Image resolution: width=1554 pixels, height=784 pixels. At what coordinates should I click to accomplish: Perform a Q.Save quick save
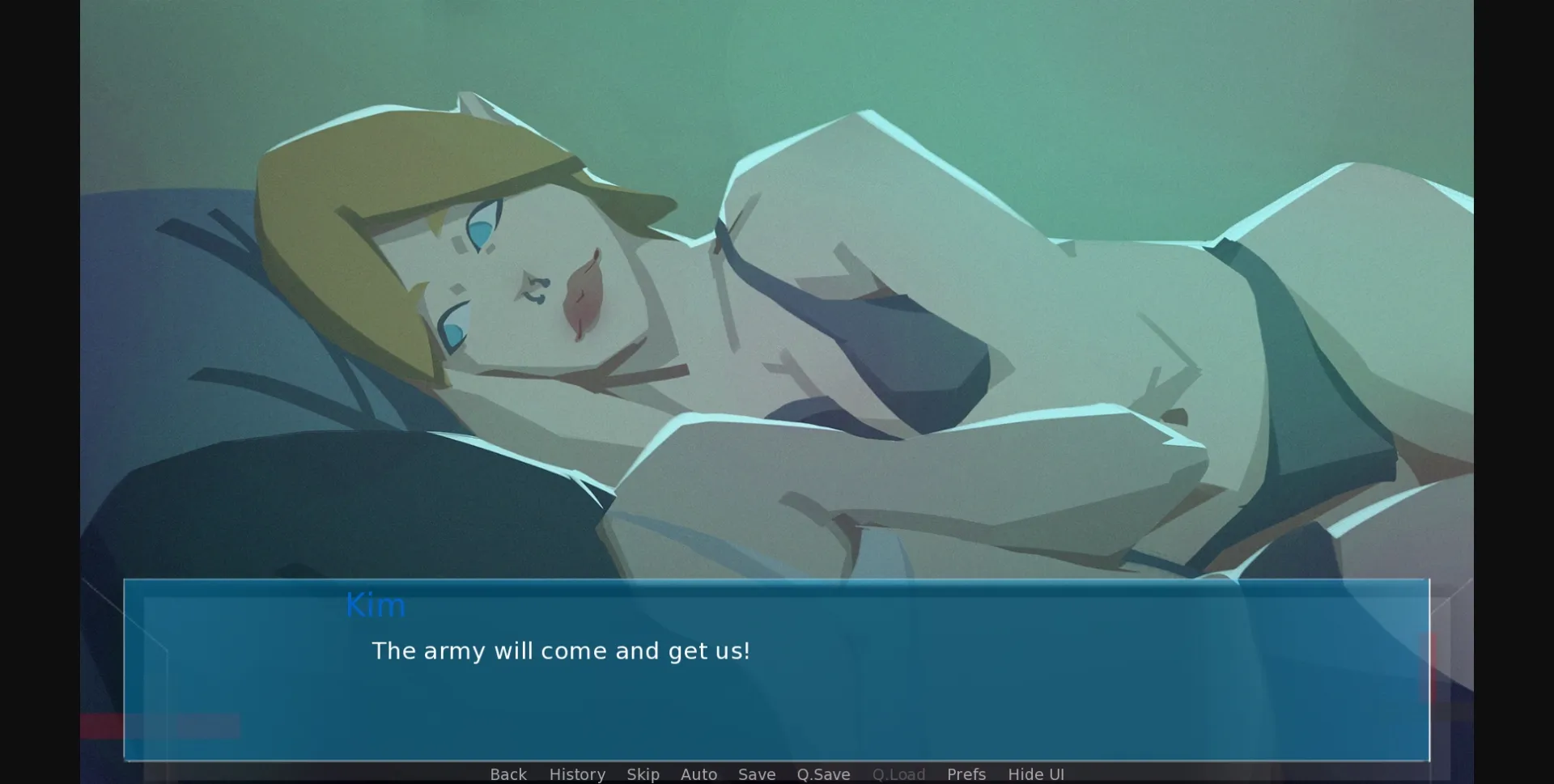pos(822,774)
